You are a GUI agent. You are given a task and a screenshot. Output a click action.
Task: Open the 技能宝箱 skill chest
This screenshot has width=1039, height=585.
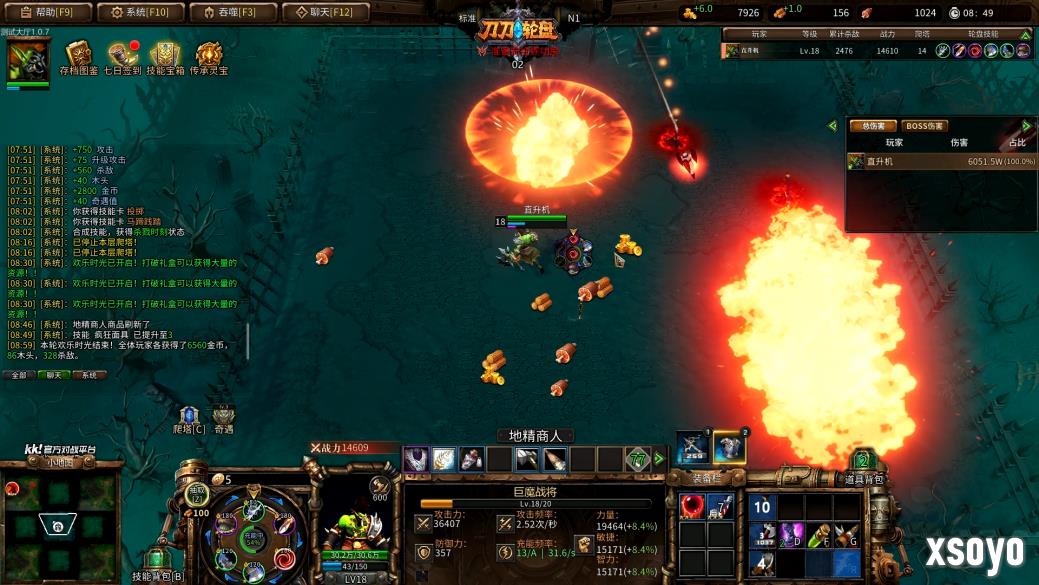[165, 58]
